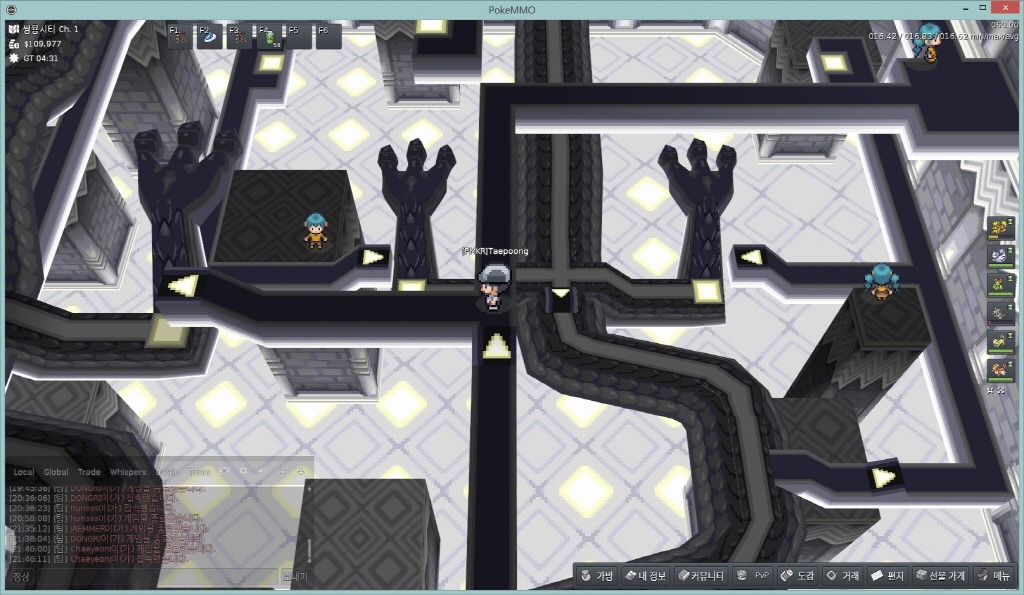The image size is (1024, 595).
Task: Open the chat settings gear icon
Action: [243, 470]
